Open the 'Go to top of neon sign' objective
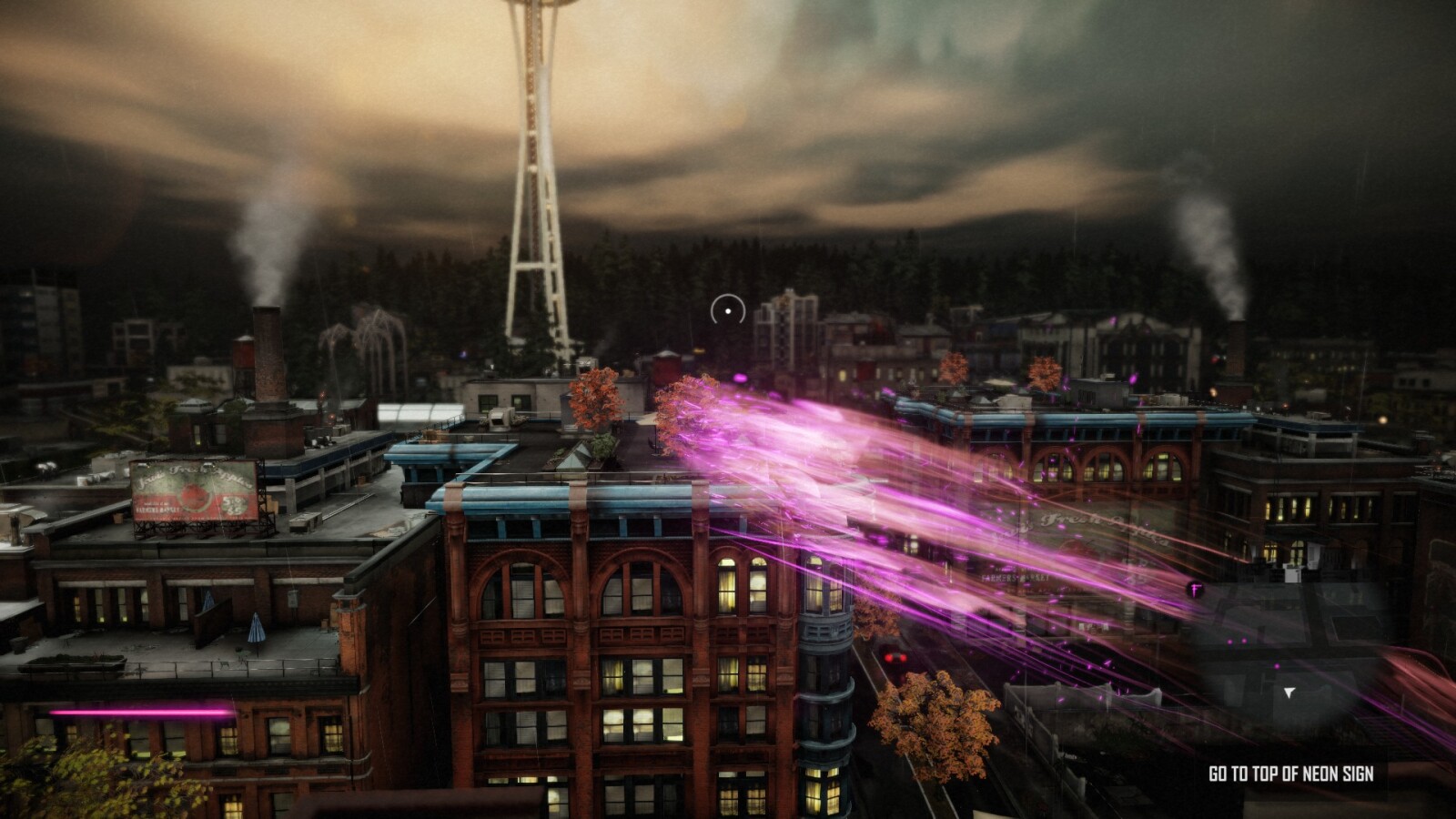Viewport: 1456px width, 819px height. point(1290,773)
